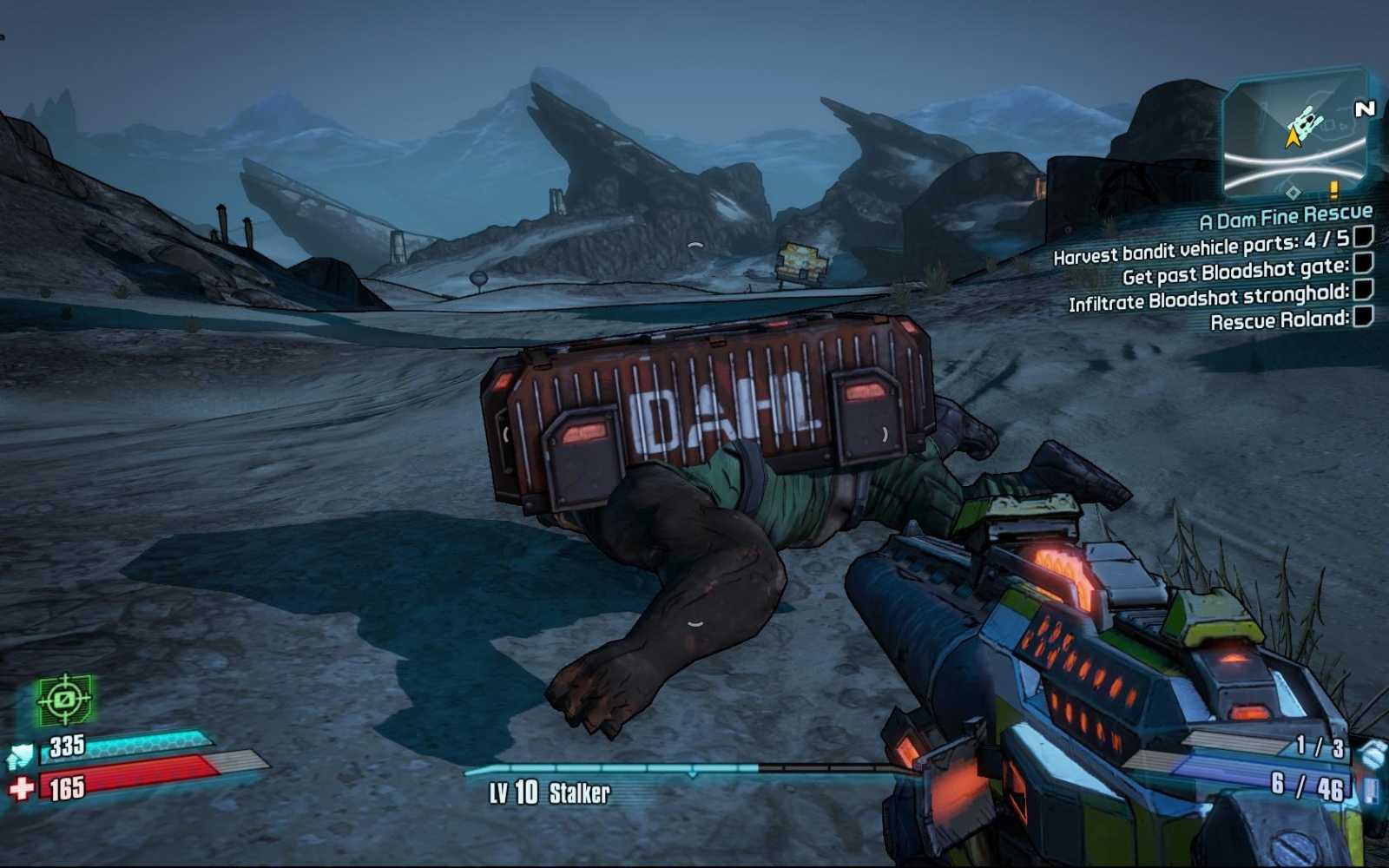Image resolution: width=1389 pixels, height=868 pixels.
Task: Click the Rescue Roland objective
Action: (1280, 320)
